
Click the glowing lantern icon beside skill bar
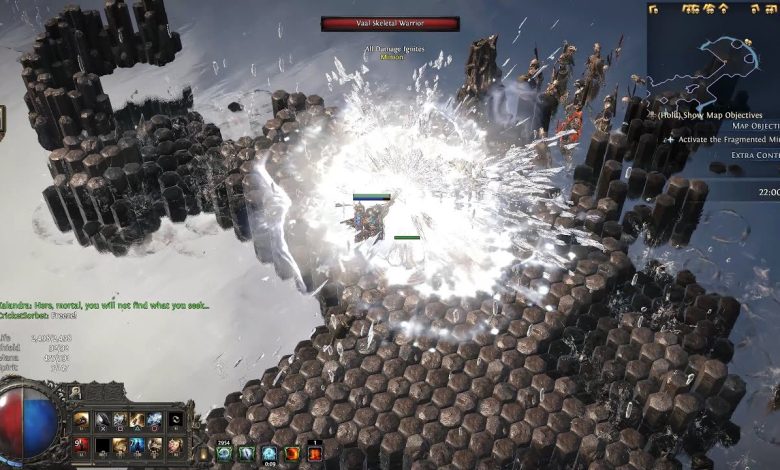click(205, 453)
